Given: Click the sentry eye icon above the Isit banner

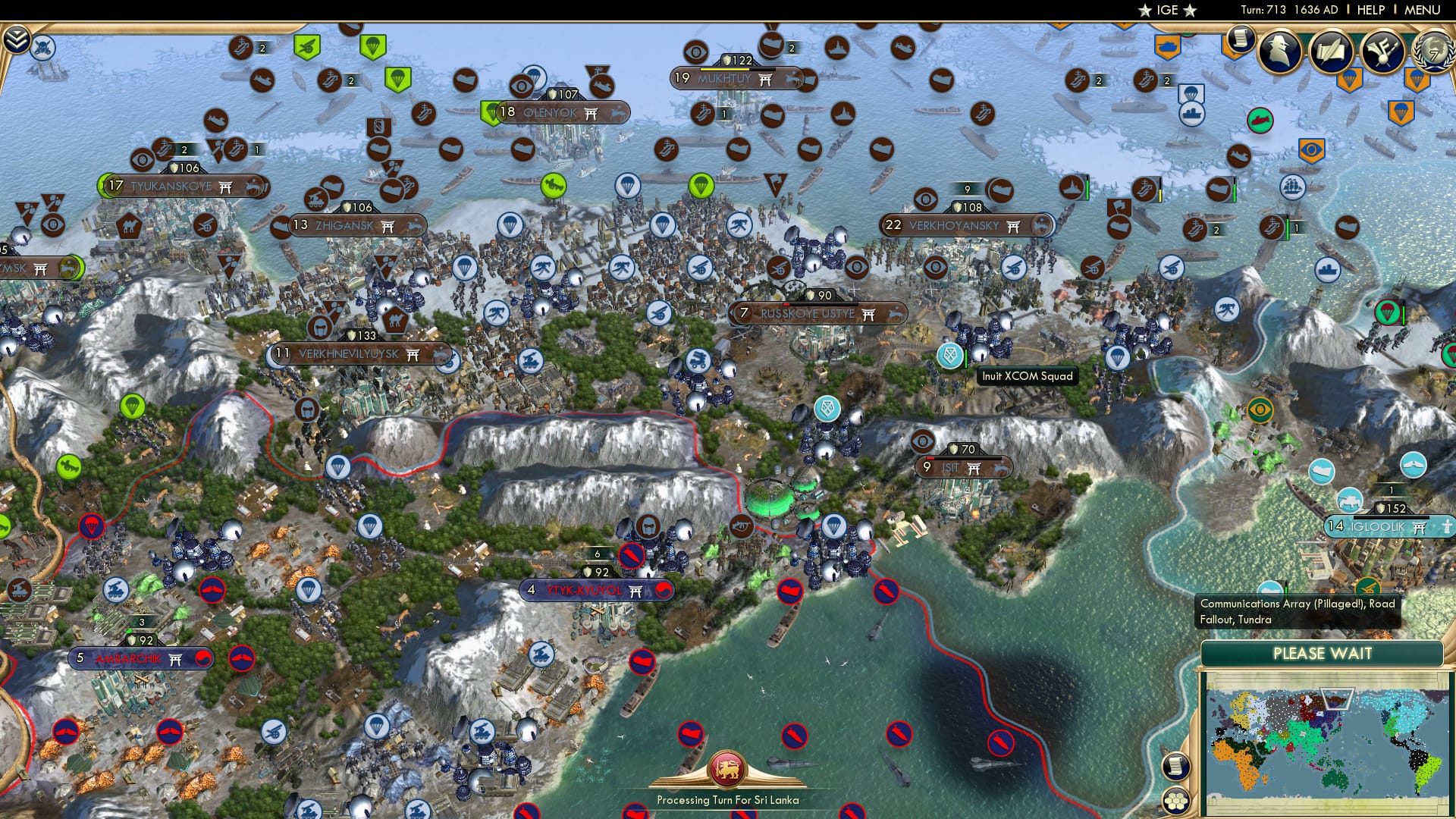Looking at the screenshot, I should coord(924,442).
